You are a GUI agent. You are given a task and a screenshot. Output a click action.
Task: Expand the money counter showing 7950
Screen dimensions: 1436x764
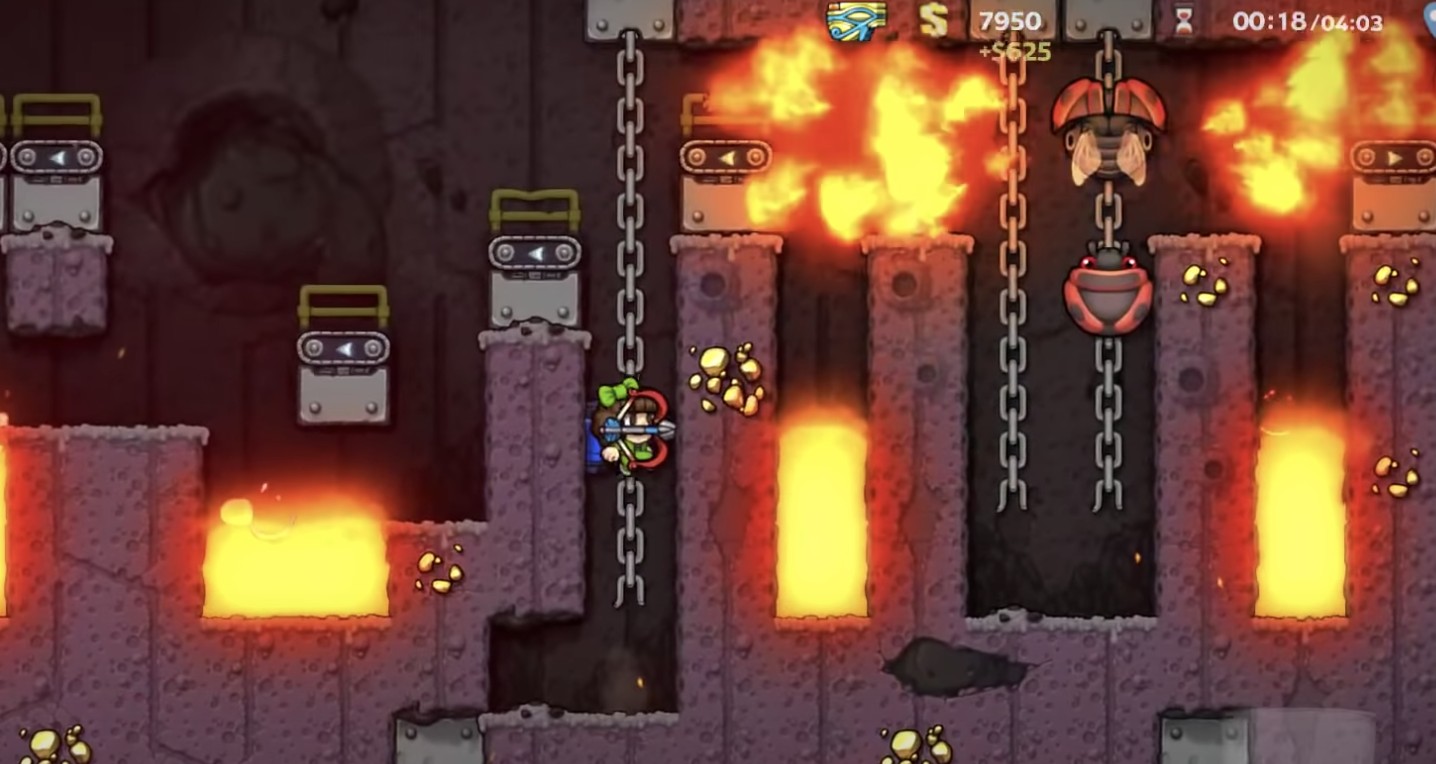[x=1012, y=17]
